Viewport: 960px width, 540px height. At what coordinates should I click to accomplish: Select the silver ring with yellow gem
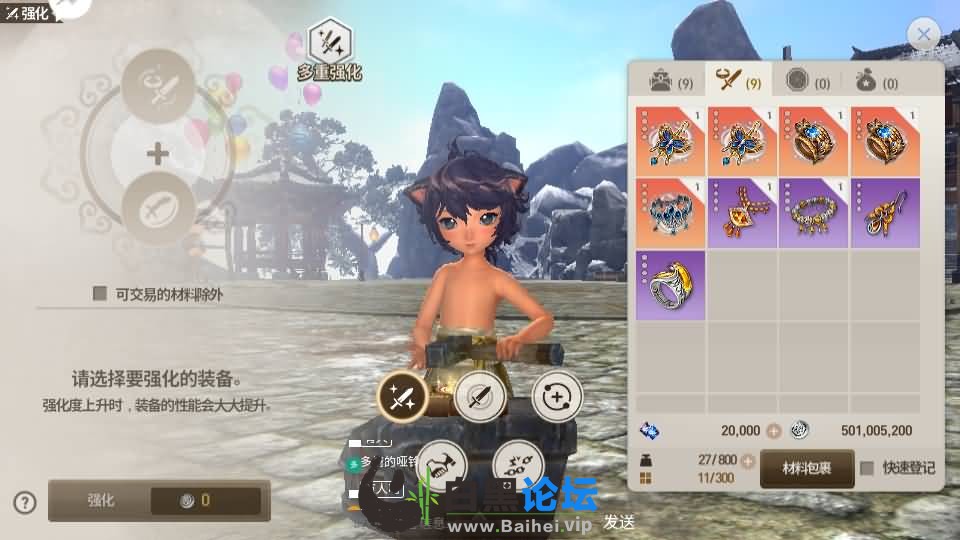(x=670, y=285)
